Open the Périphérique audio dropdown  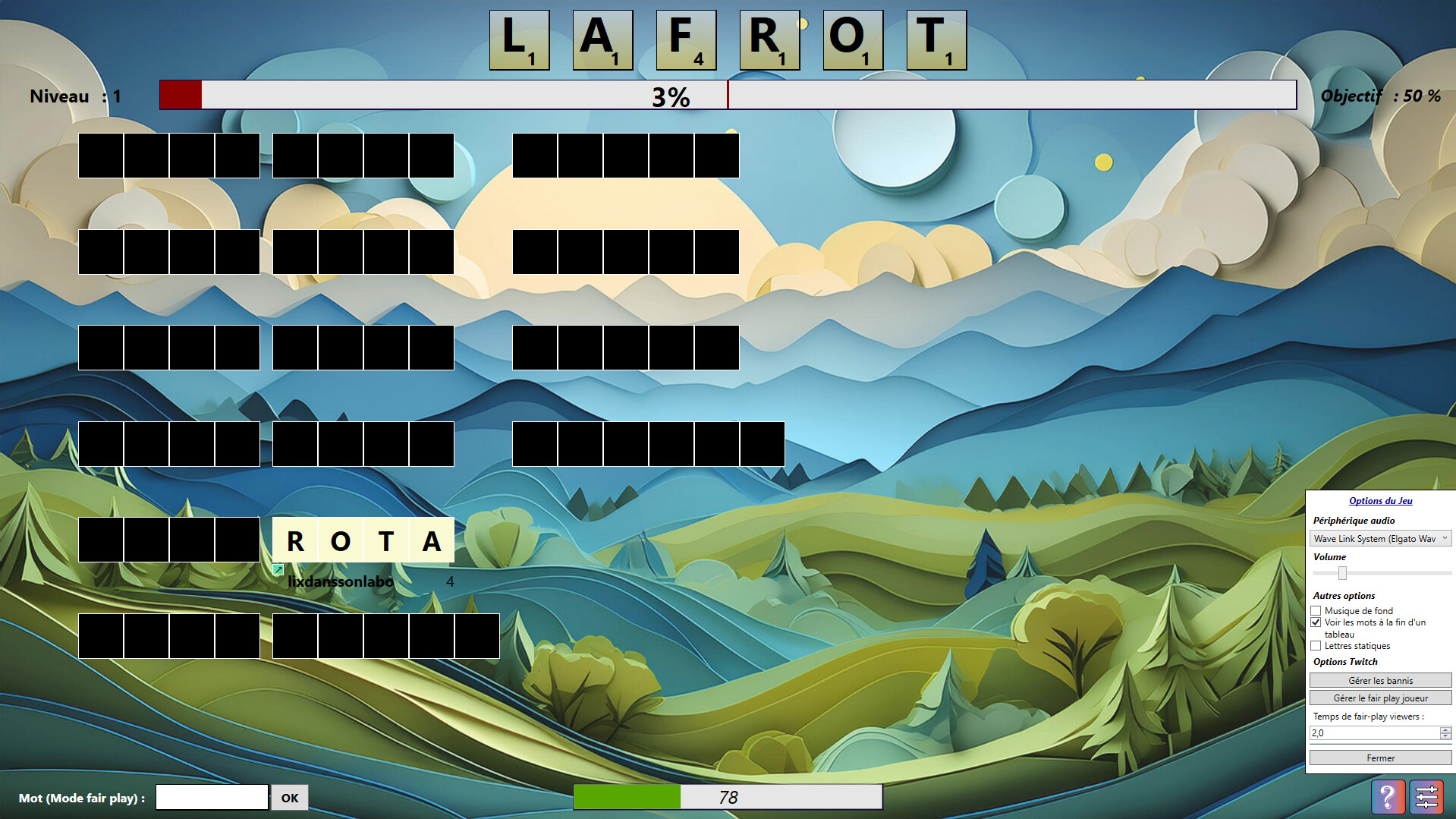pos(1379,538)
